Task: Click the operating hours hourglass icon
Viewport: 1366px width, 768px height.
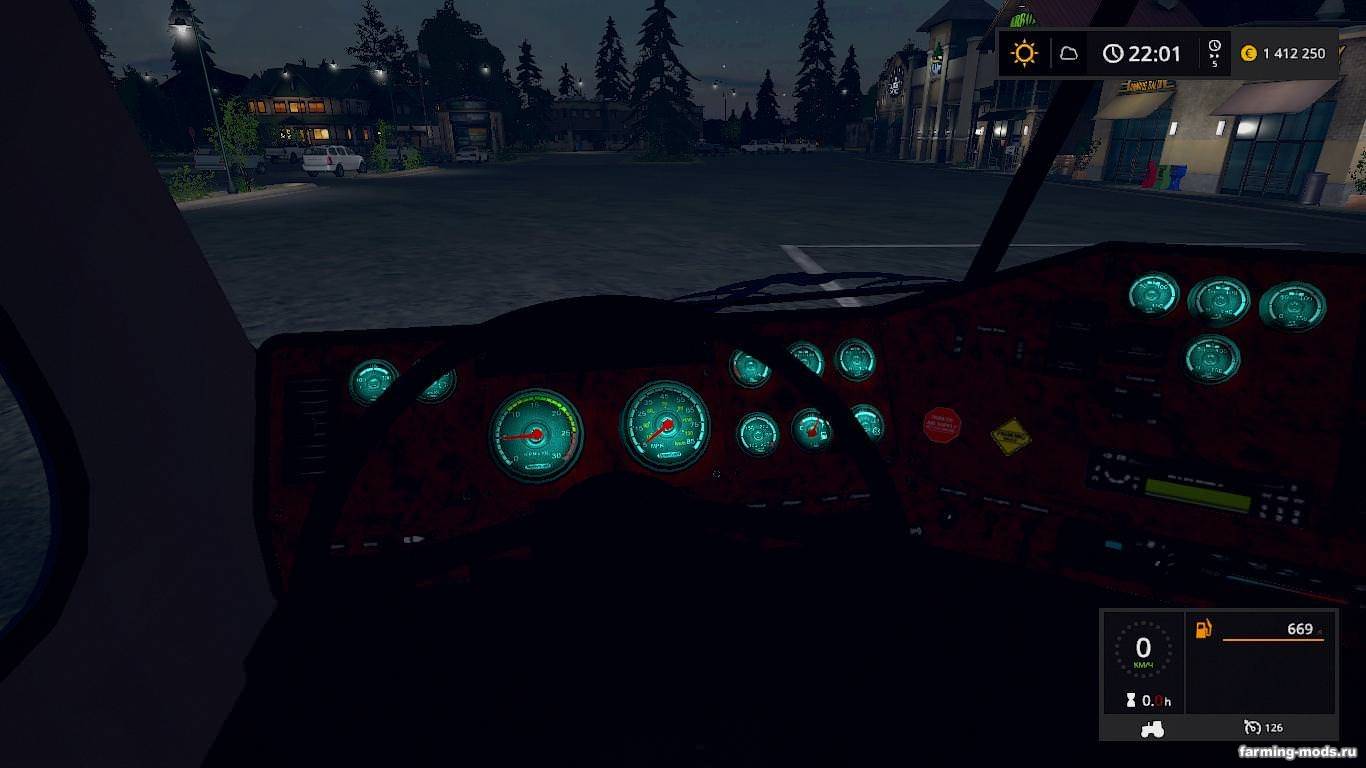Action: (x=1130, y=700)
